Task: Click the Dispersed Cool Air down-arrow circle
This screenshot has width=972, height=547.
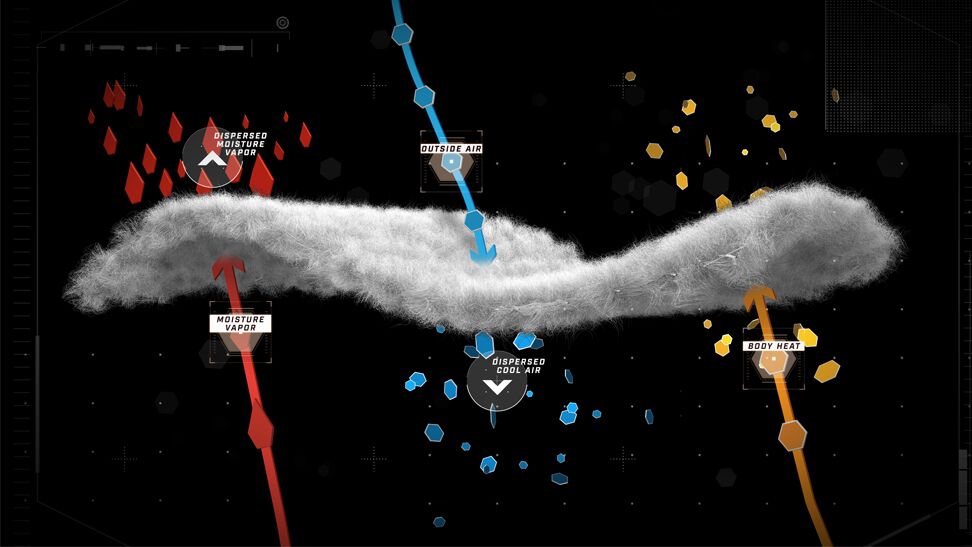Action: [496, 382]
